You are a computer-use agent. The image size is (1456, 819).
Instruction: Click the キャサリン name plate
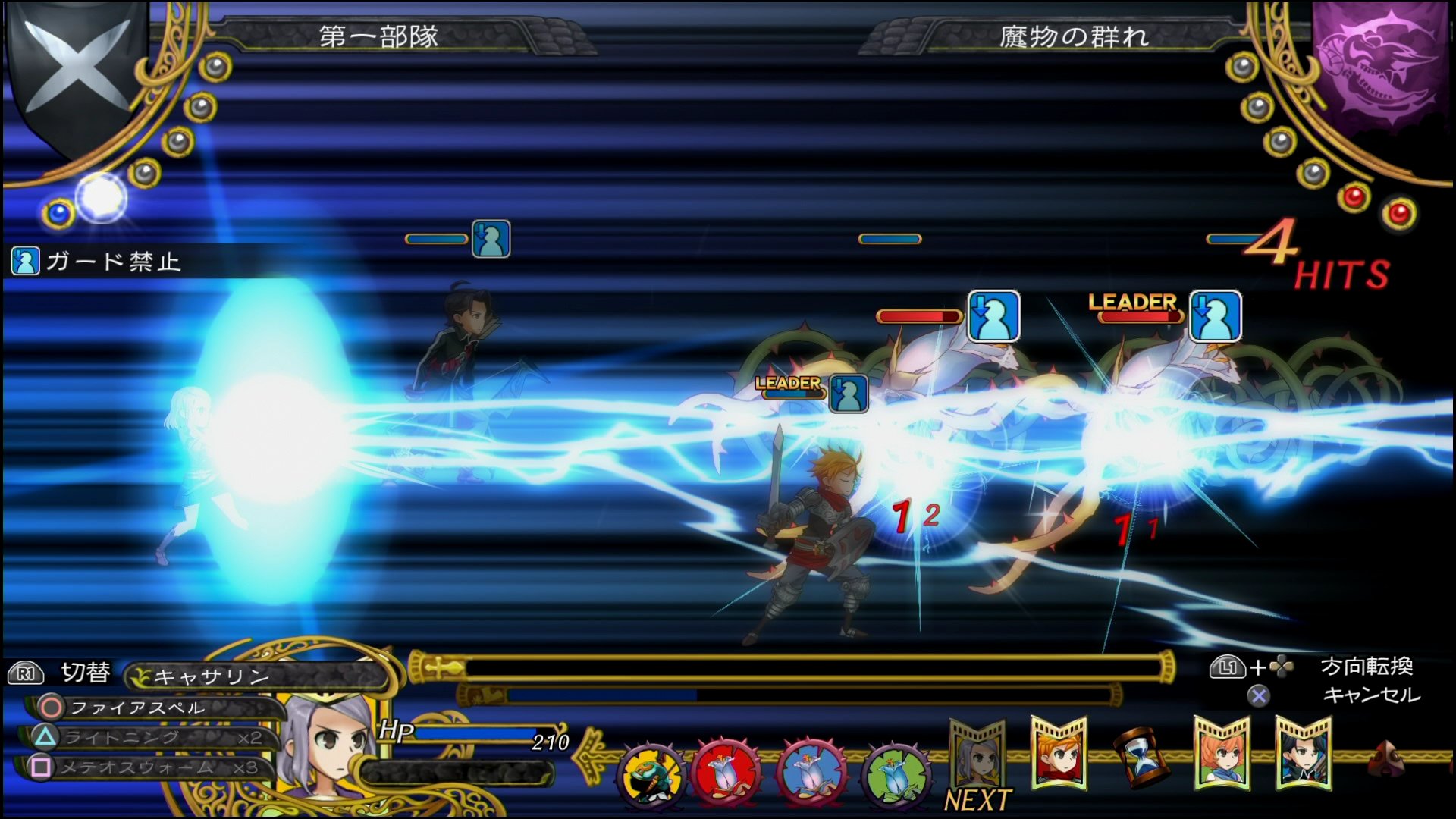(212, 675)
